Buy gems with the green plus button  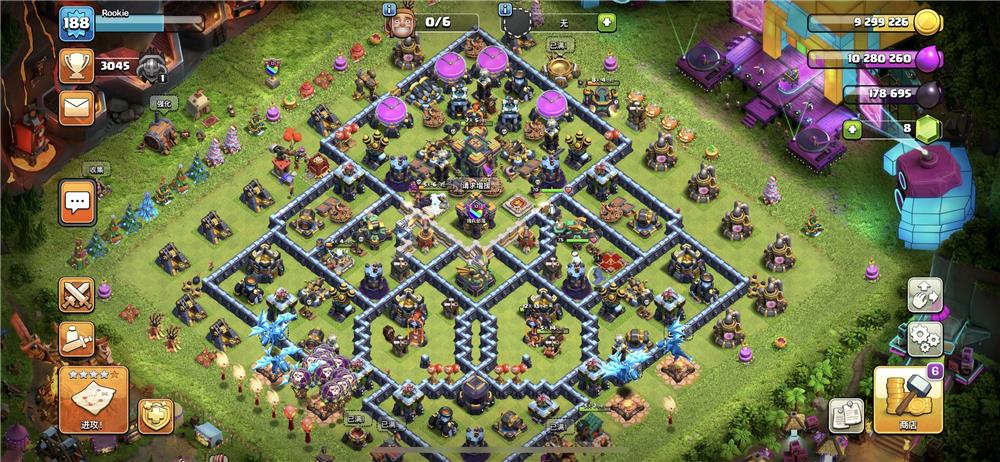coord(852,129)
